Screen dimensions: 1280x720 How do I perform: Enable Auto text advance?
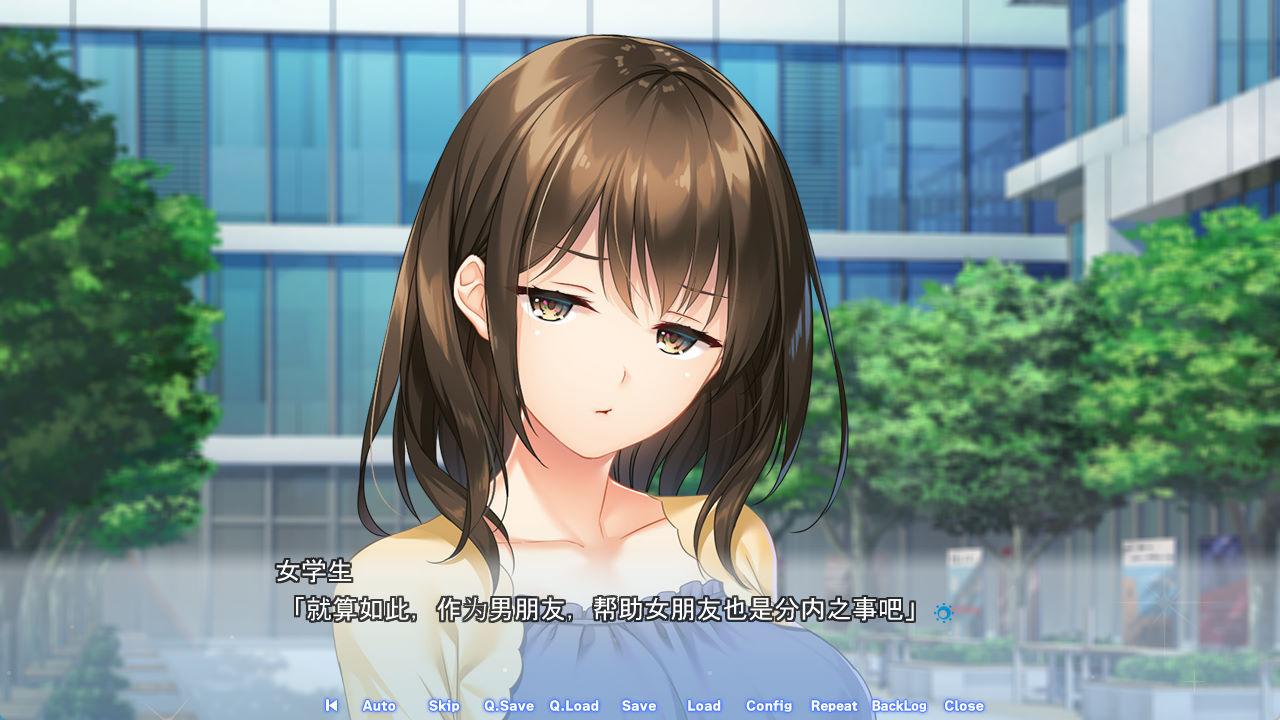click(379, 705)
